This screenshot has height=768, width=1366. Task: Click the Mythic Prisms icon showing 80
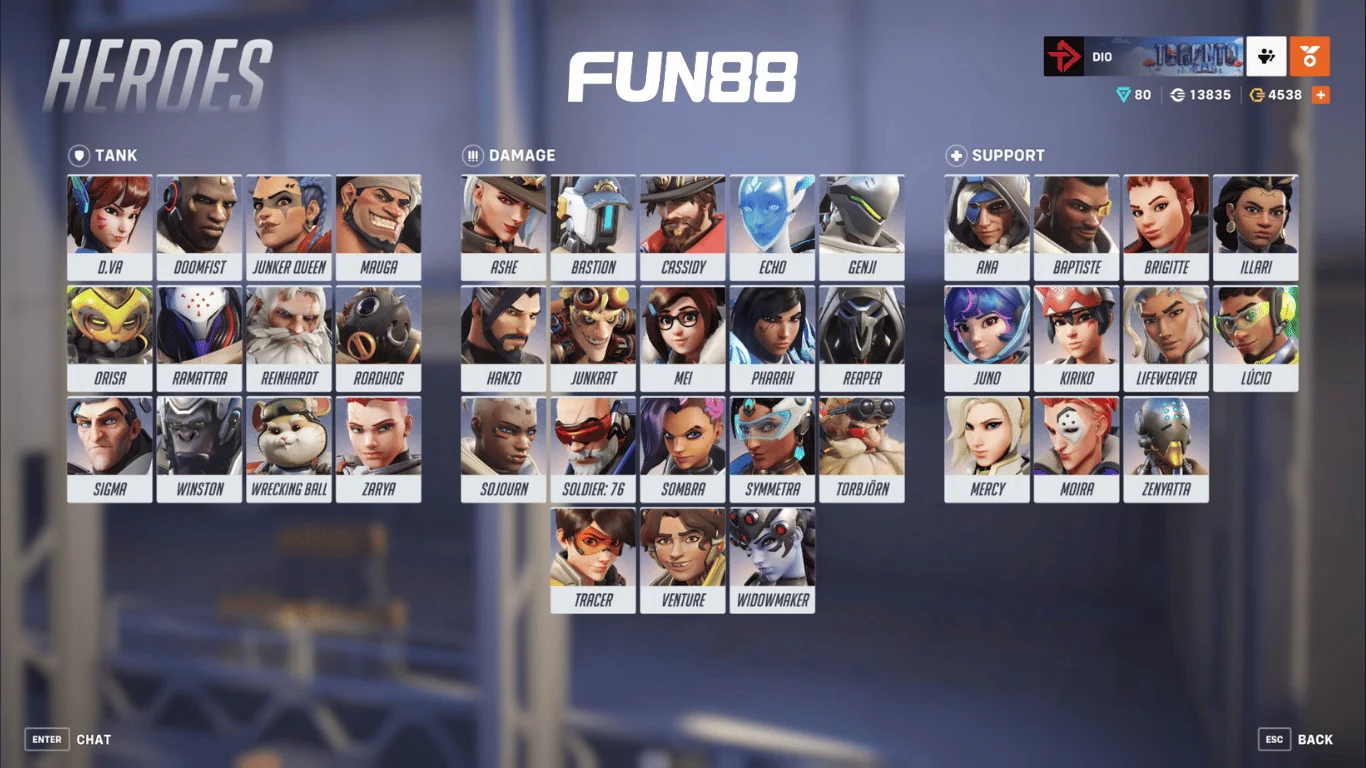pyautogui.click(x=1124, y=95)
